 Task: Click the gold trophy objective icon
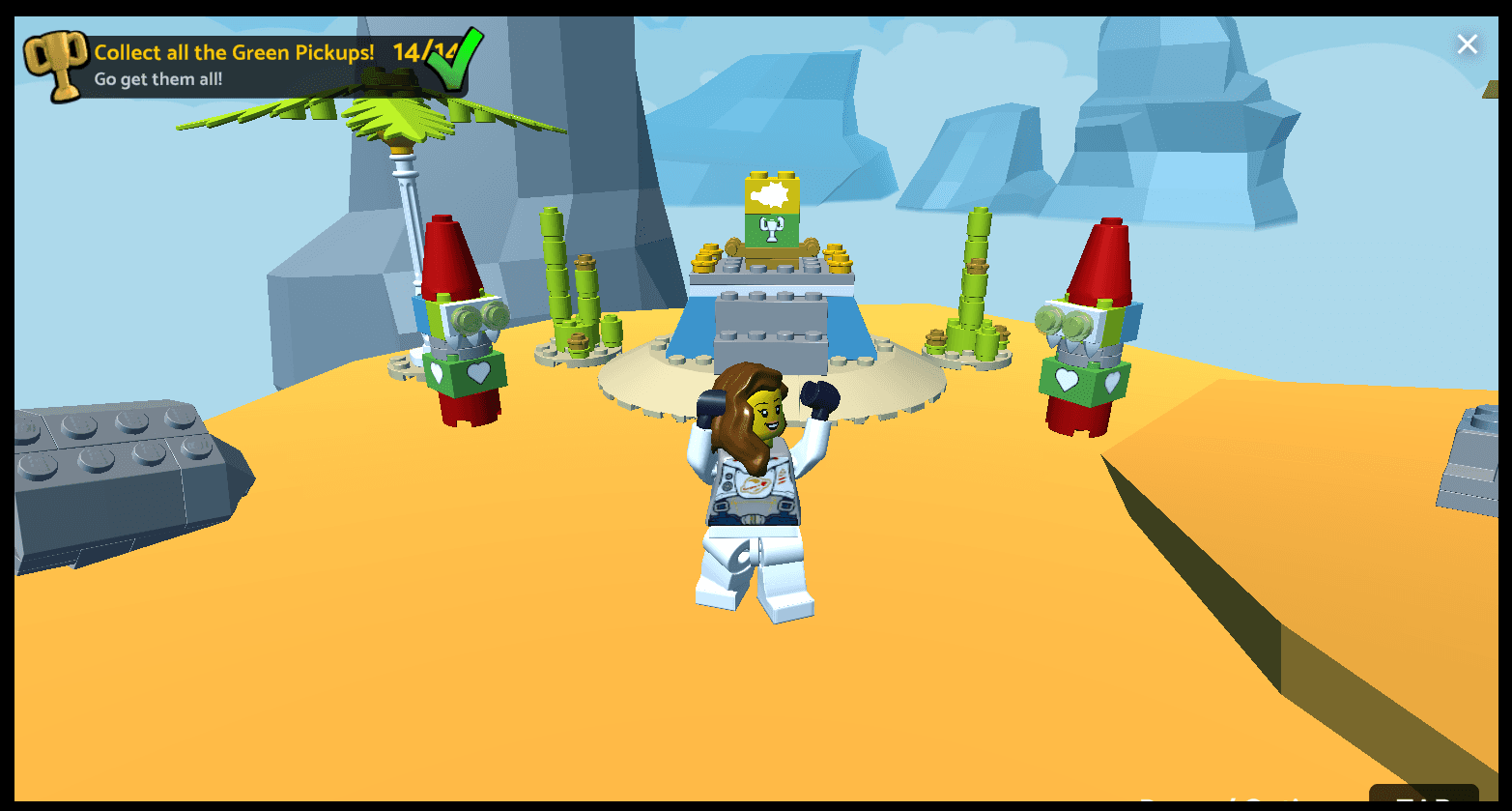click(x=56, y=66)
